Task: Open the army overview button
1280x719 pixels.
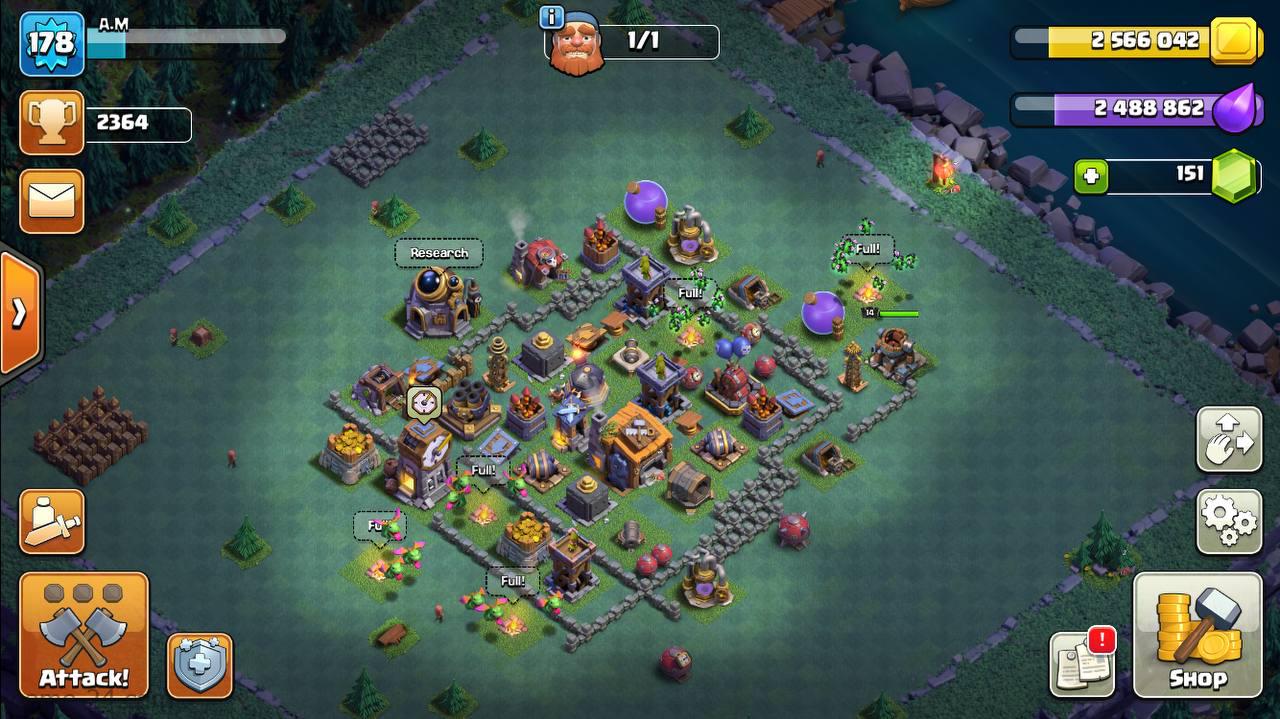Action: (52, 521)
